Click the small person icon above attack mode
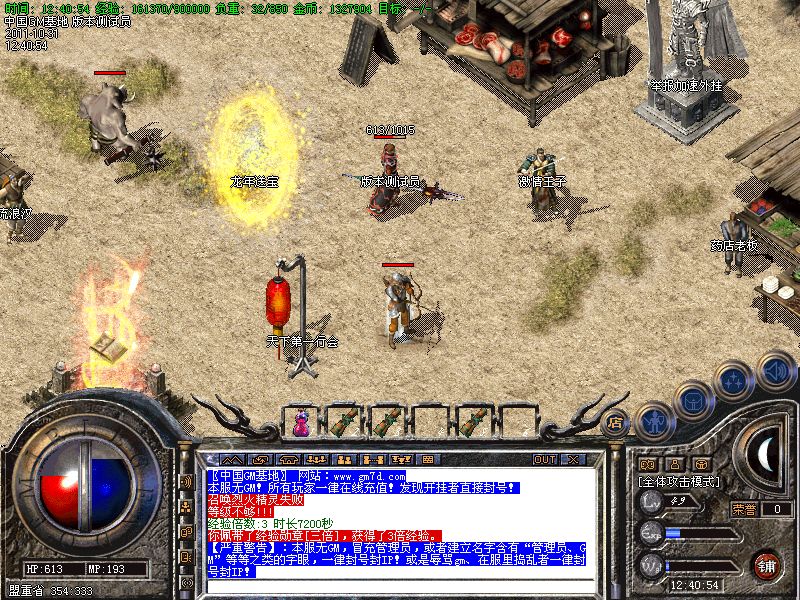 pos(675,464)
